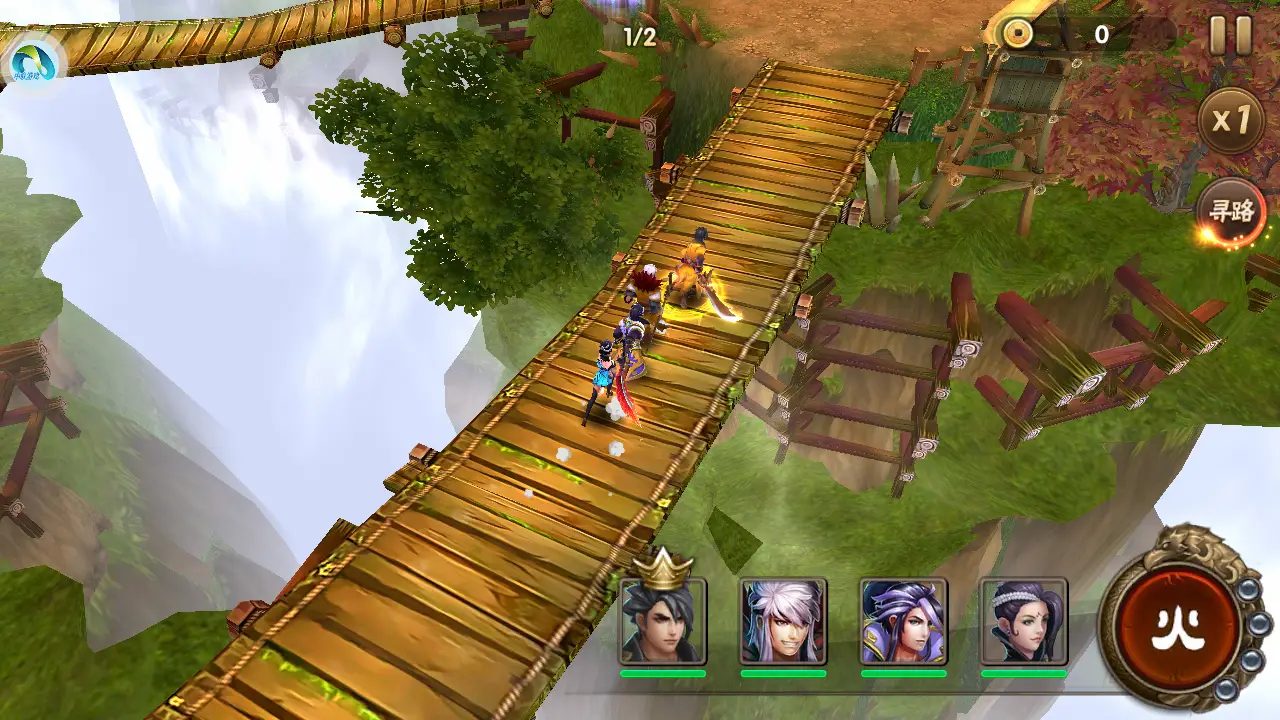Viewport: 1280px width, 720px height.
Task: Choose the white-haired hero portrait
Action: click(783, 622)
